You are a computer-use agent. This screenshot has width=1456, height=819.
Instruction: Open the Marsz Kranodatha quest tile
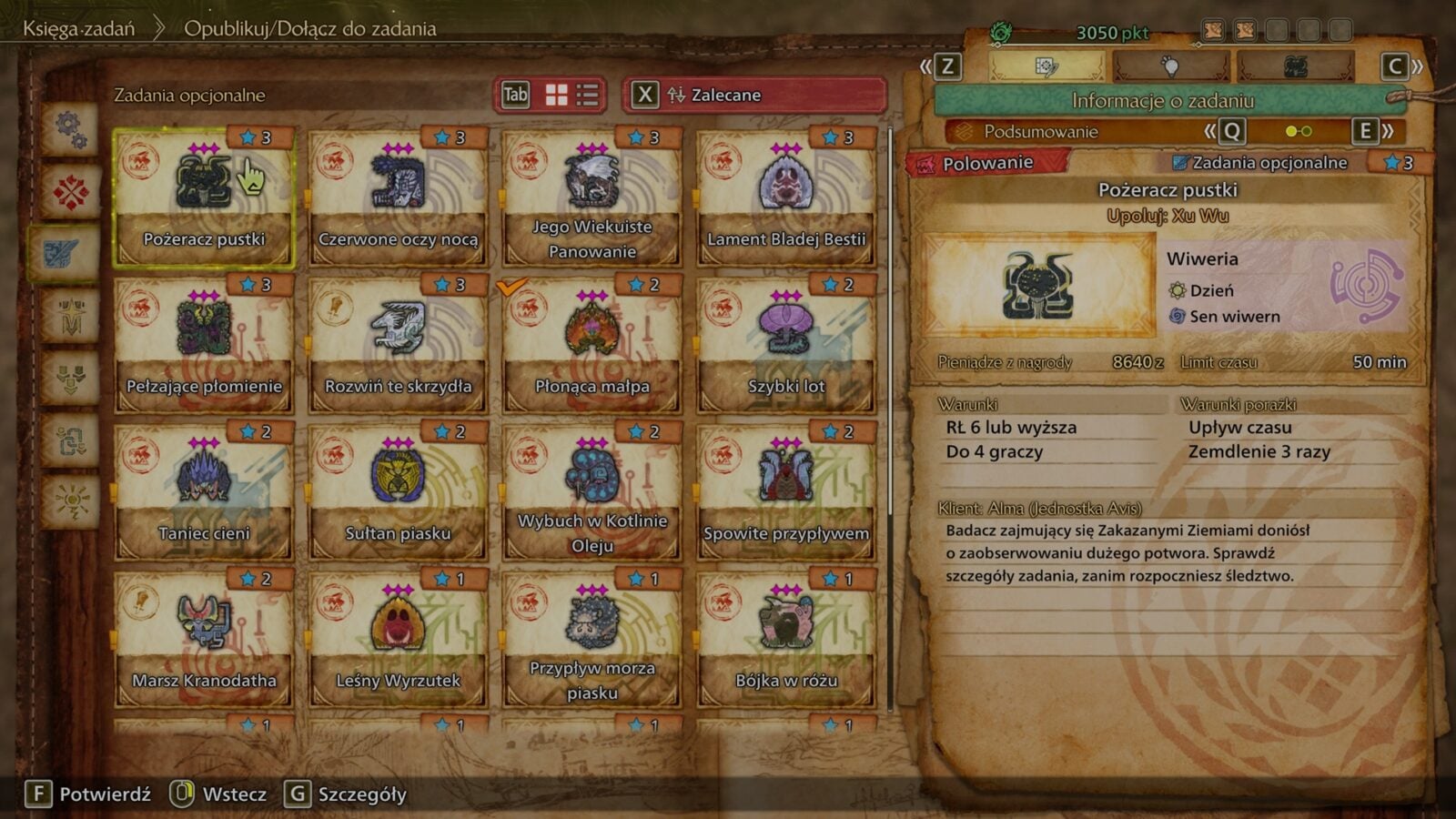[x=203, y=640]
